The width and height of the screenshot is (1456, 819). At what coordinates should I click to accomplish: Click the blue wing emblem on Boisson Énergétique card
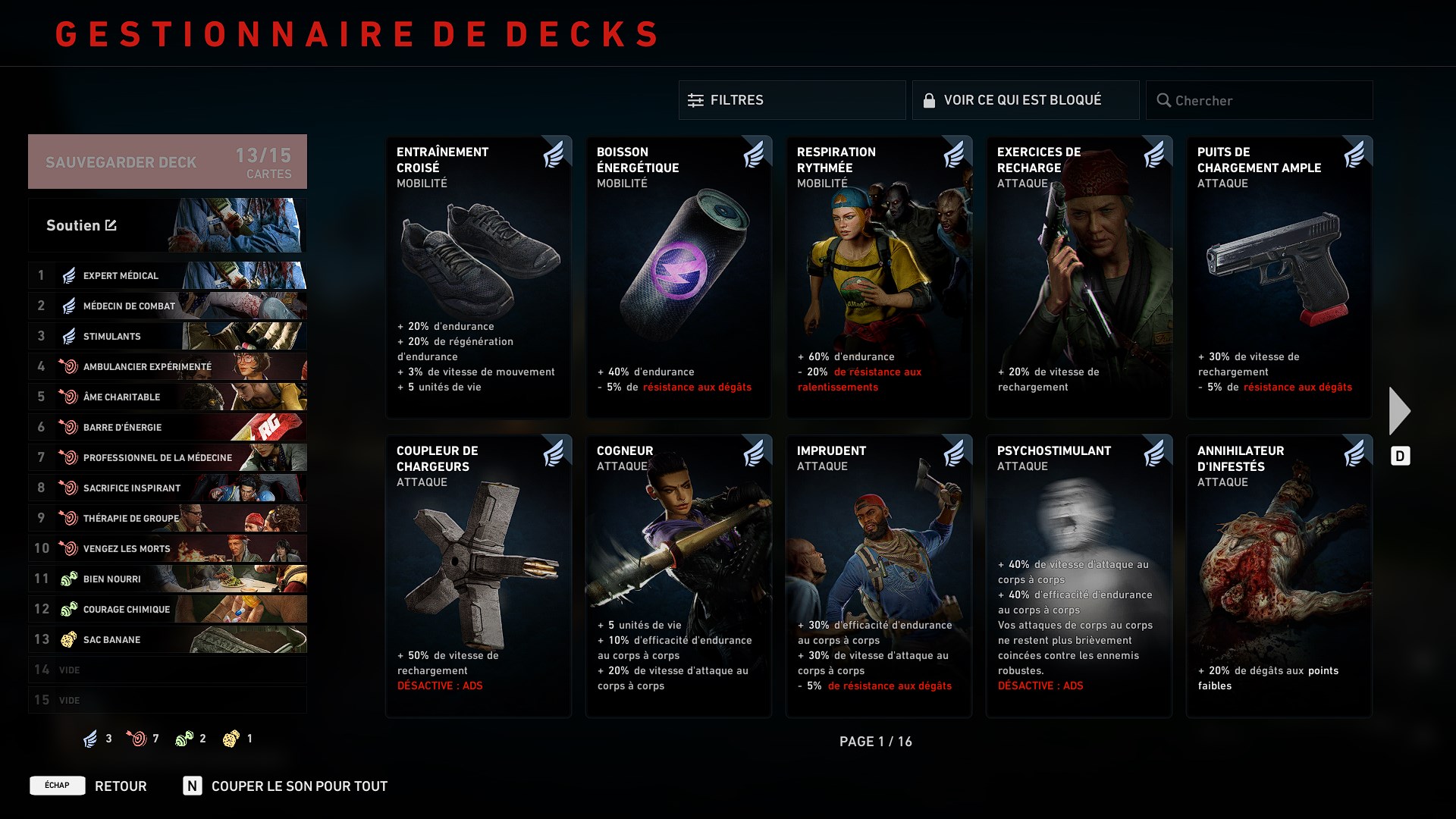(753, 153)
